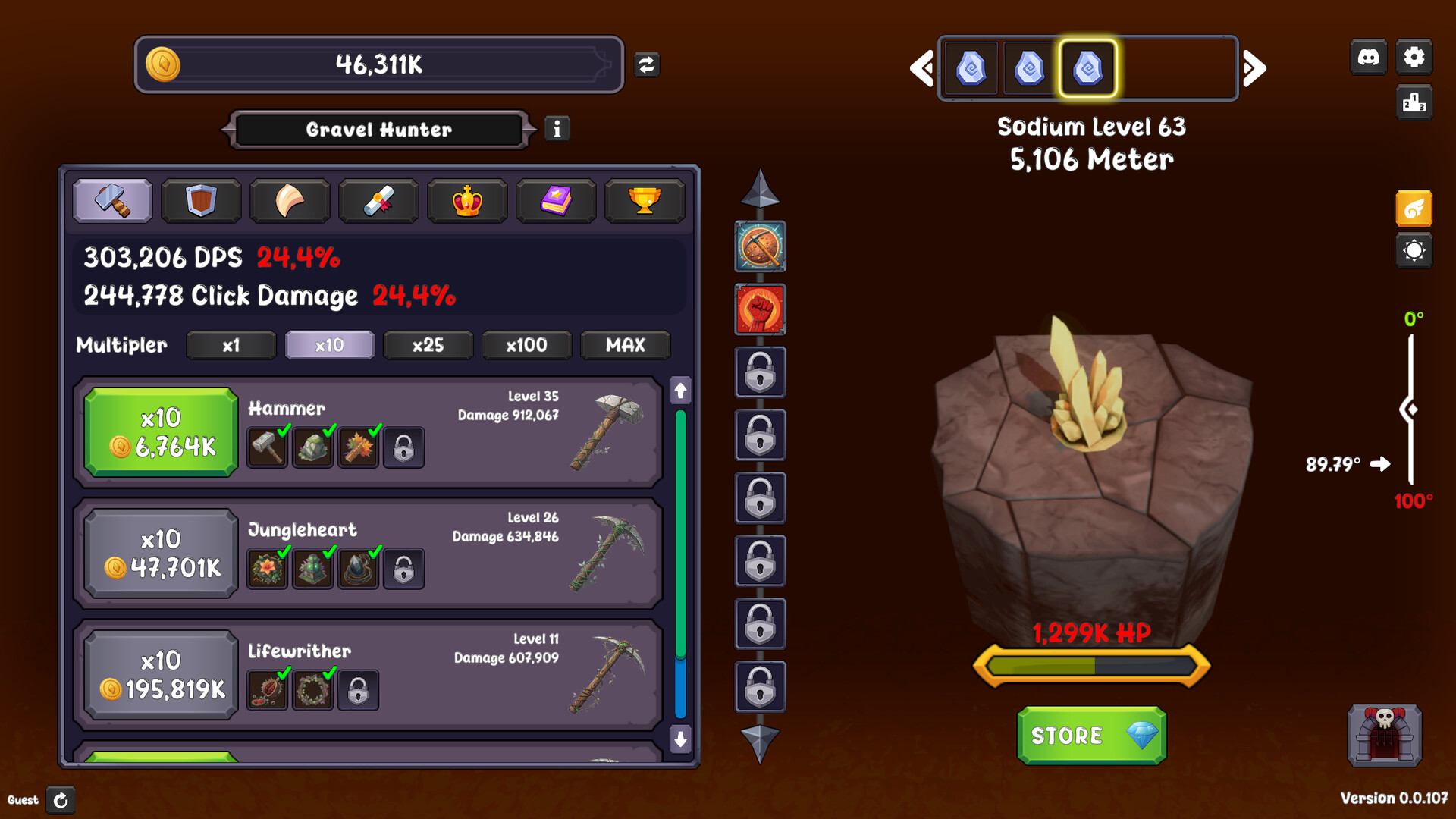Screen dimensions: 1456x819
Task: Select the purple book tab
Action: point(556,201)
